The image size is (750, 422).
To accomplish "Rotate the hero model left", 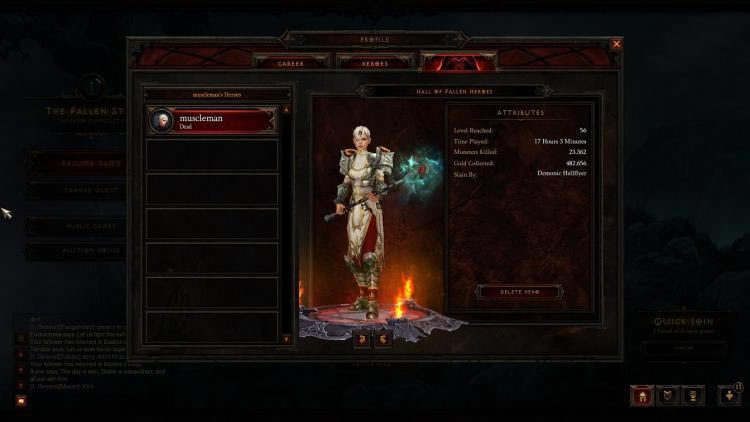I will [361, 340].
